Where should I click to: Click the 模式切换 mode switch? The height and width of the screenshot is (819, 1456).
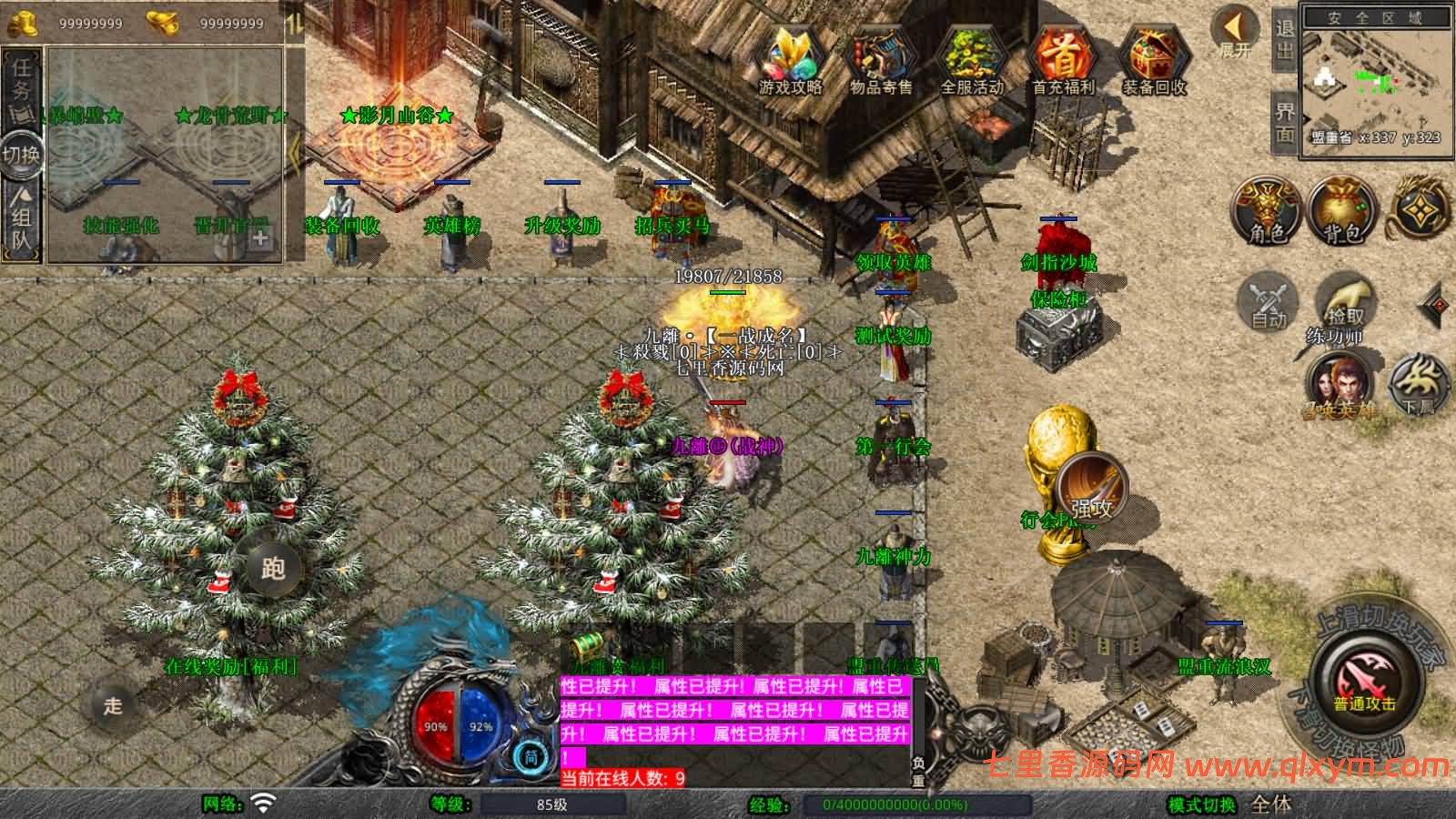pos(1202,804)
